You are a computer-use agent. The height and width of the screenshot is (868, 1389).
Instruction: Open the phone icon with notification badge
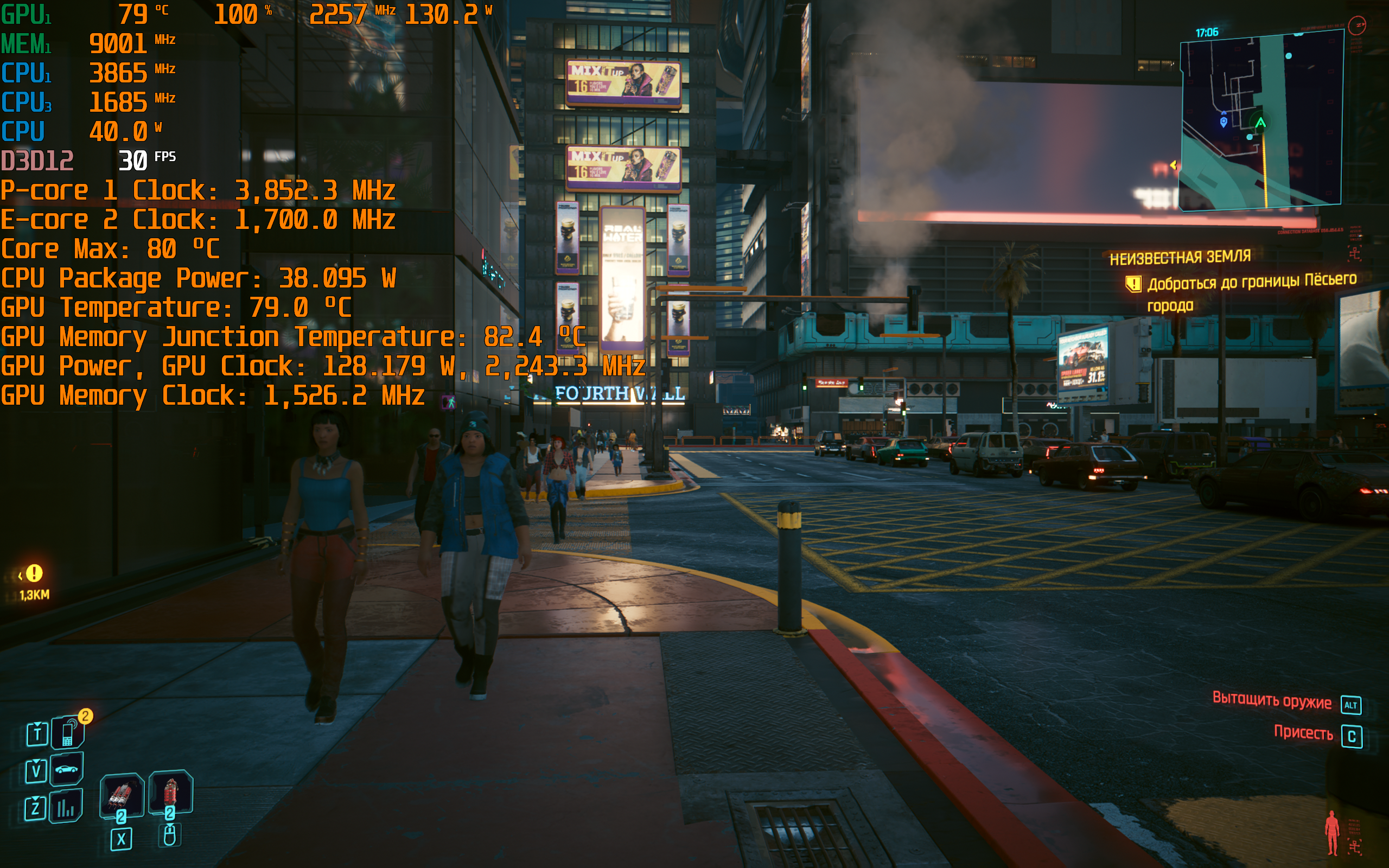(x=68, y=732)
